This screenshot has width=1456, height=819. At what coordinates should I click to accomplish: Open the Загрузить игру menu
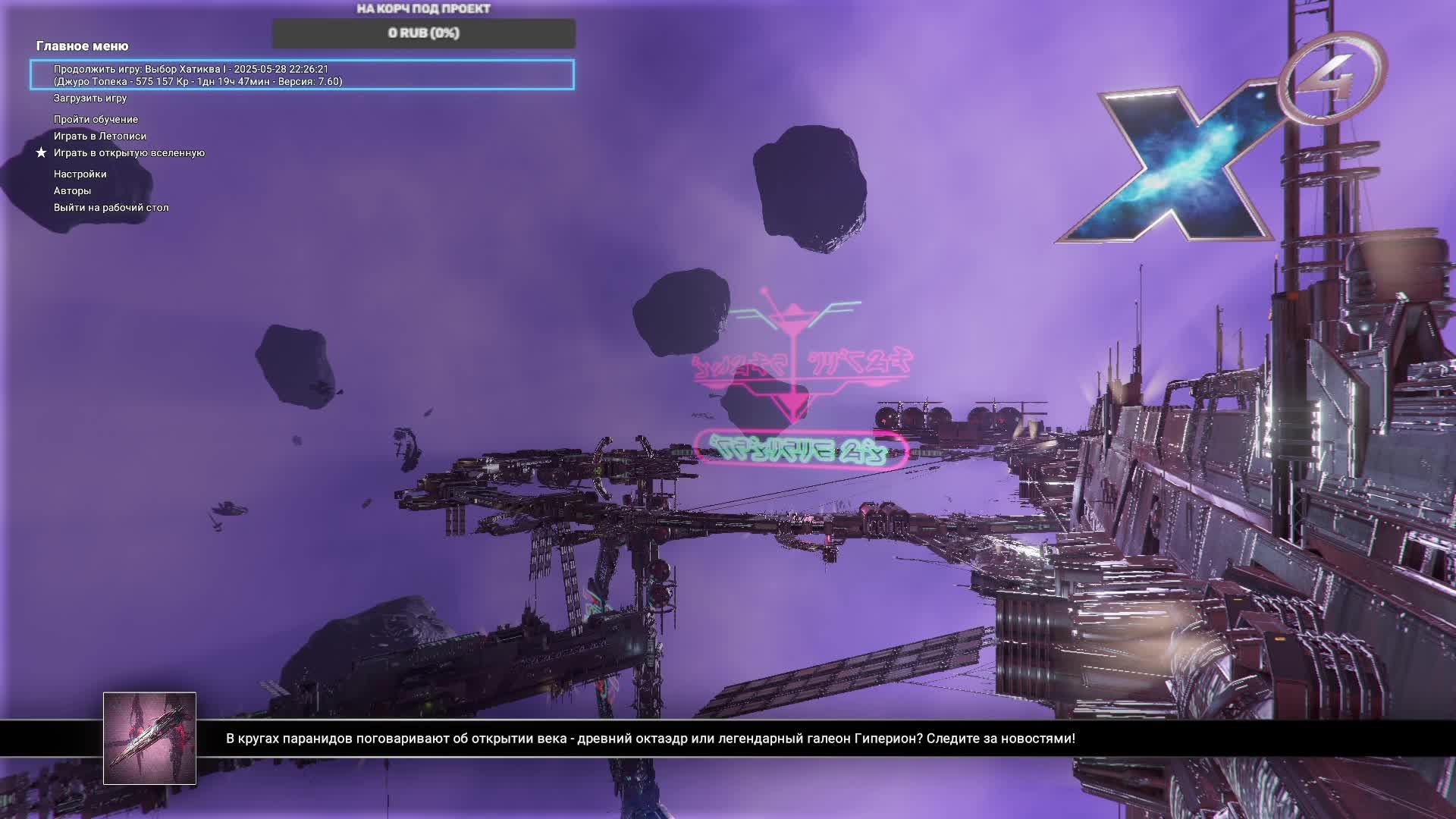pyautogui.click(x=90, y=99)
